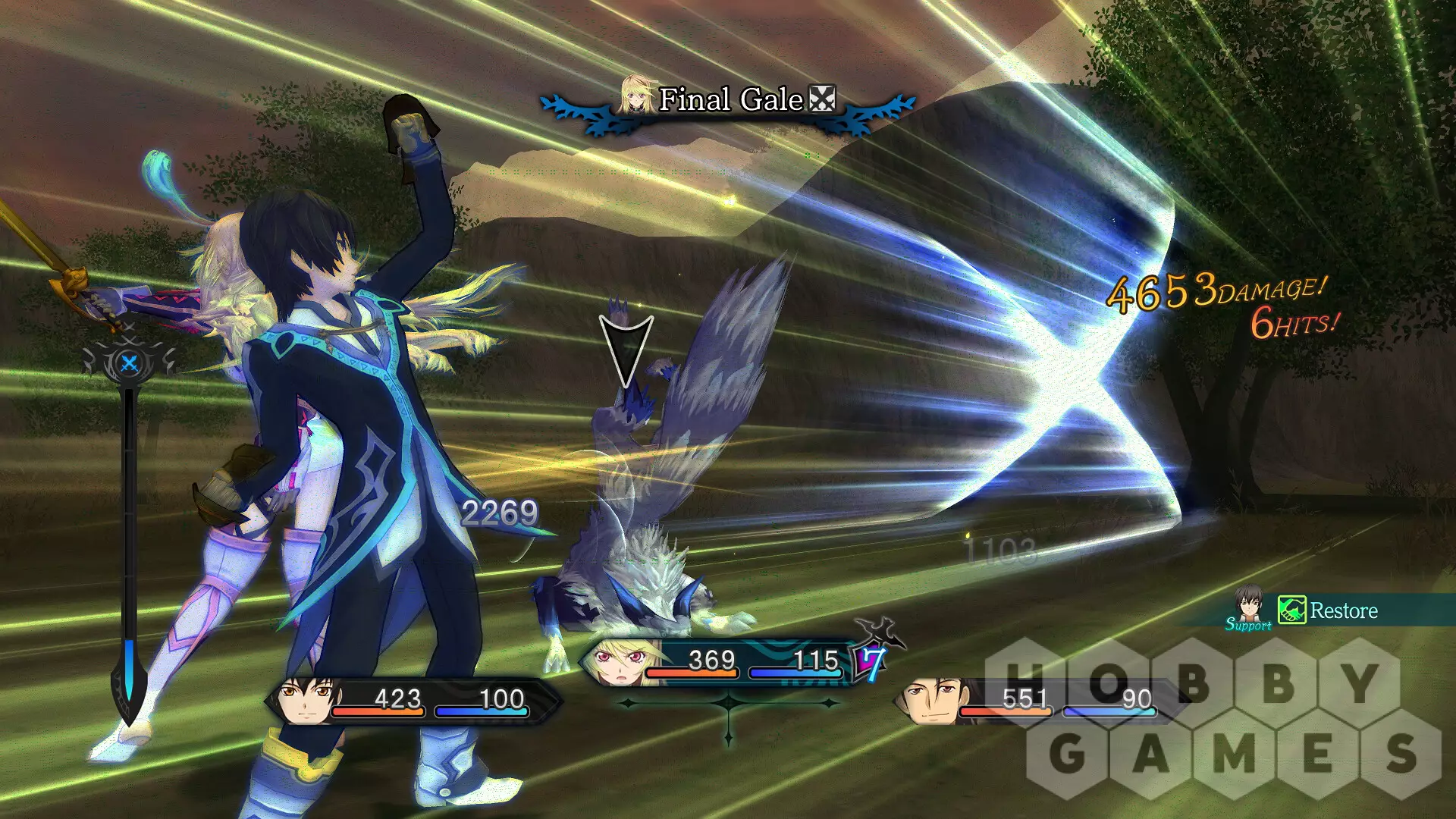Click the Restore support skill label
The height and width of the screenshot is (819, 1456).
tap(1343, 611)
